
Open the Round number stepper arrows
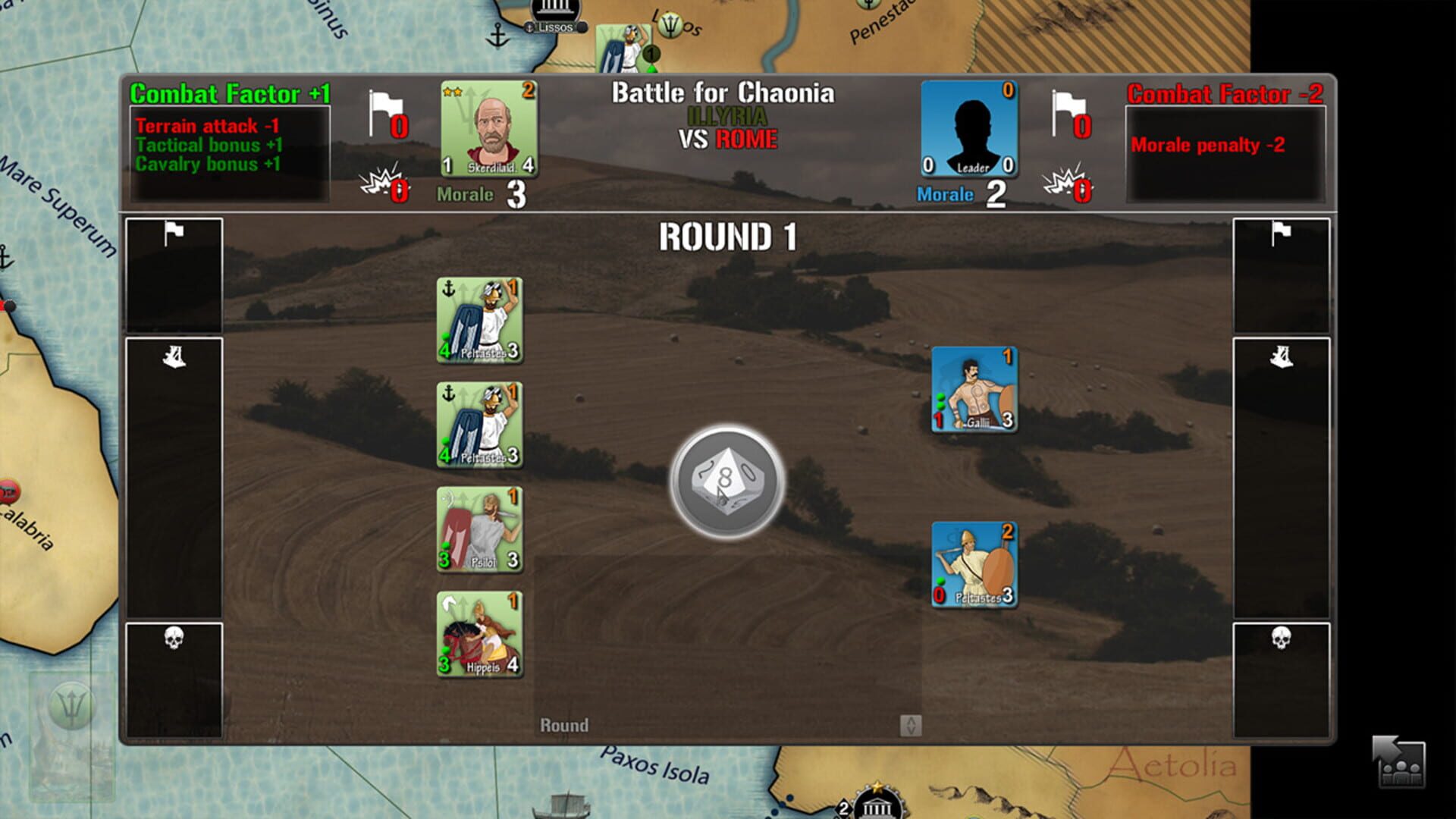click(x=910, y=725)
